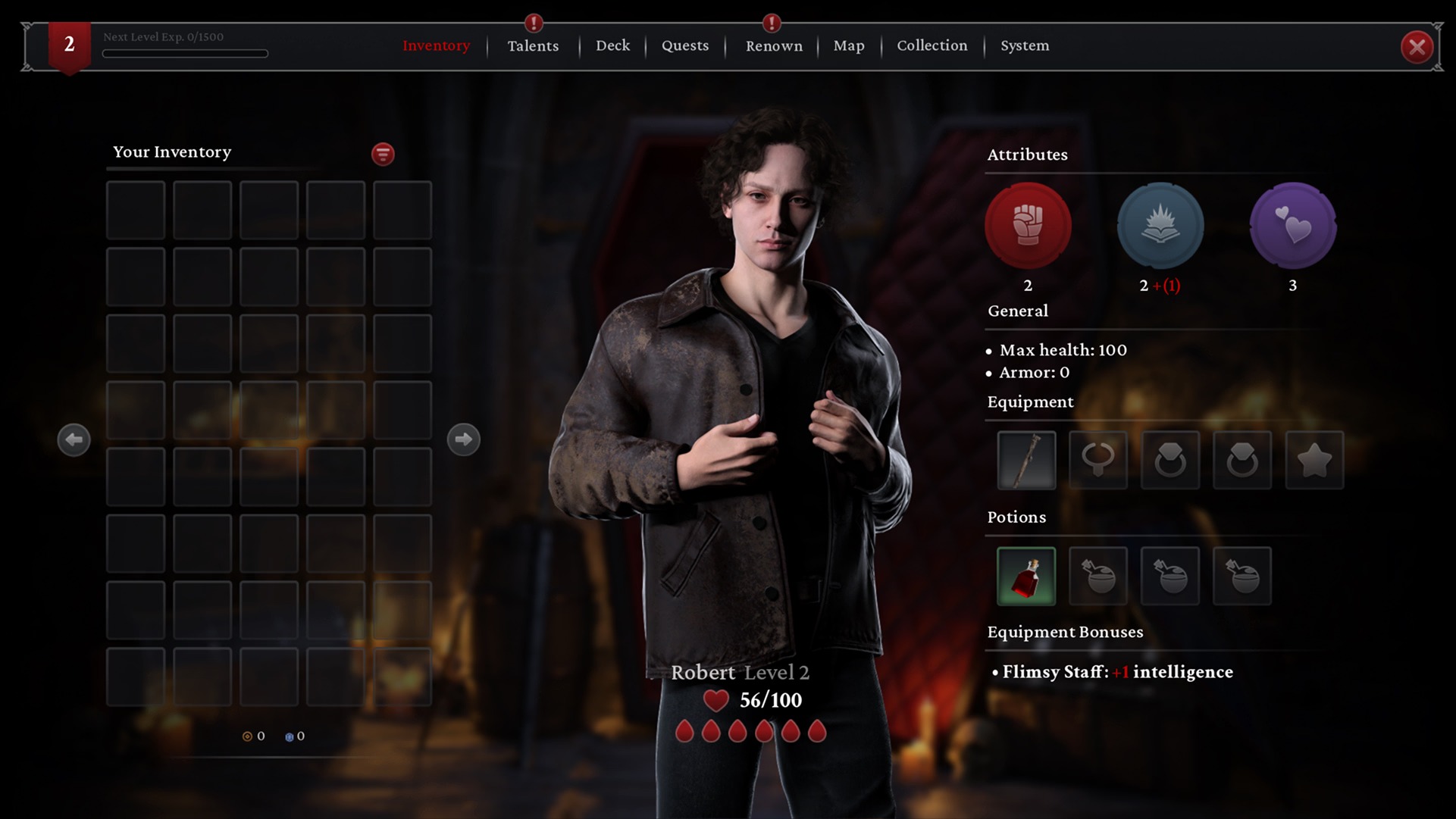This screenshot has width=1456, height=819.
Task: Go to the next inventory page
Action: (463, 439)
